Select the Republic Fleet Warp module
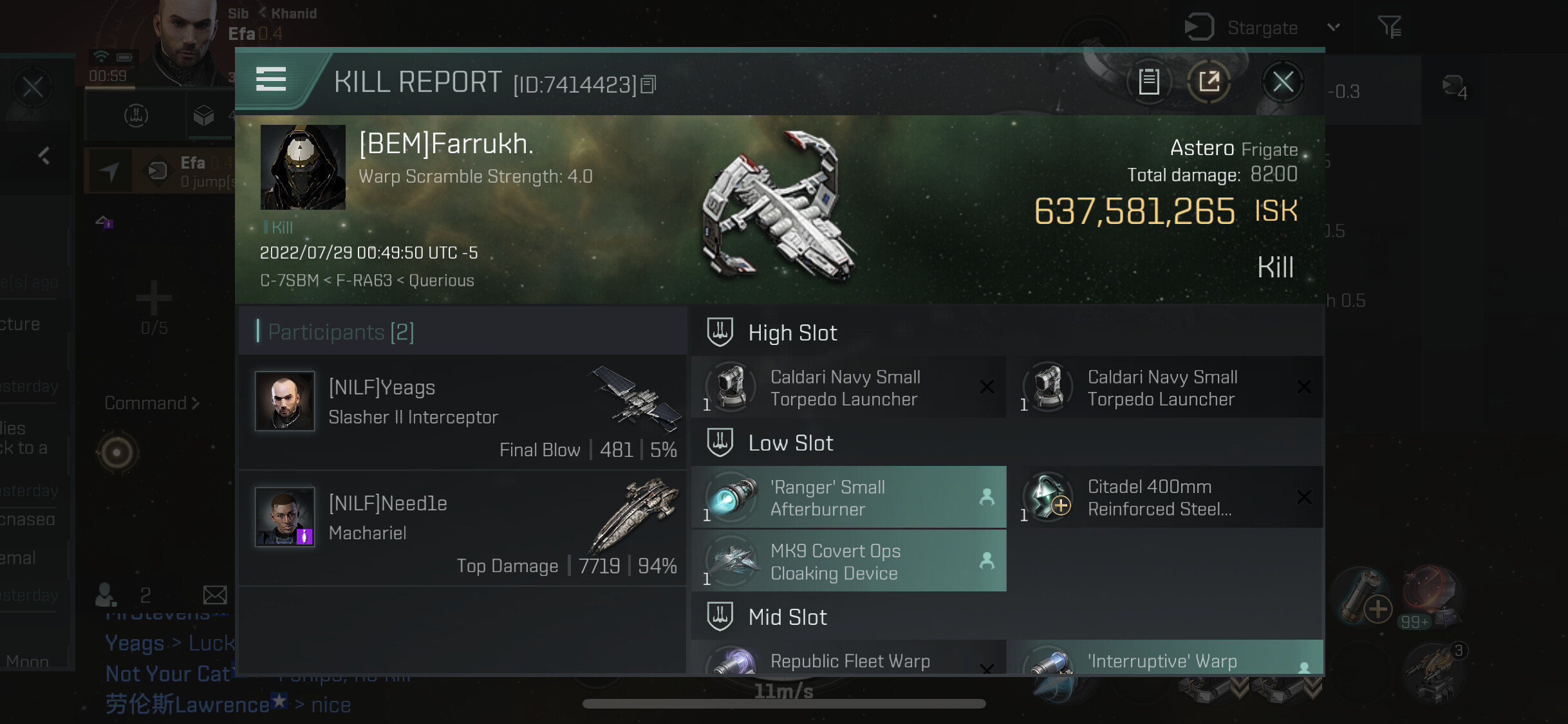The height and width of the screenshot is (724, 1568). coord(848,660)
